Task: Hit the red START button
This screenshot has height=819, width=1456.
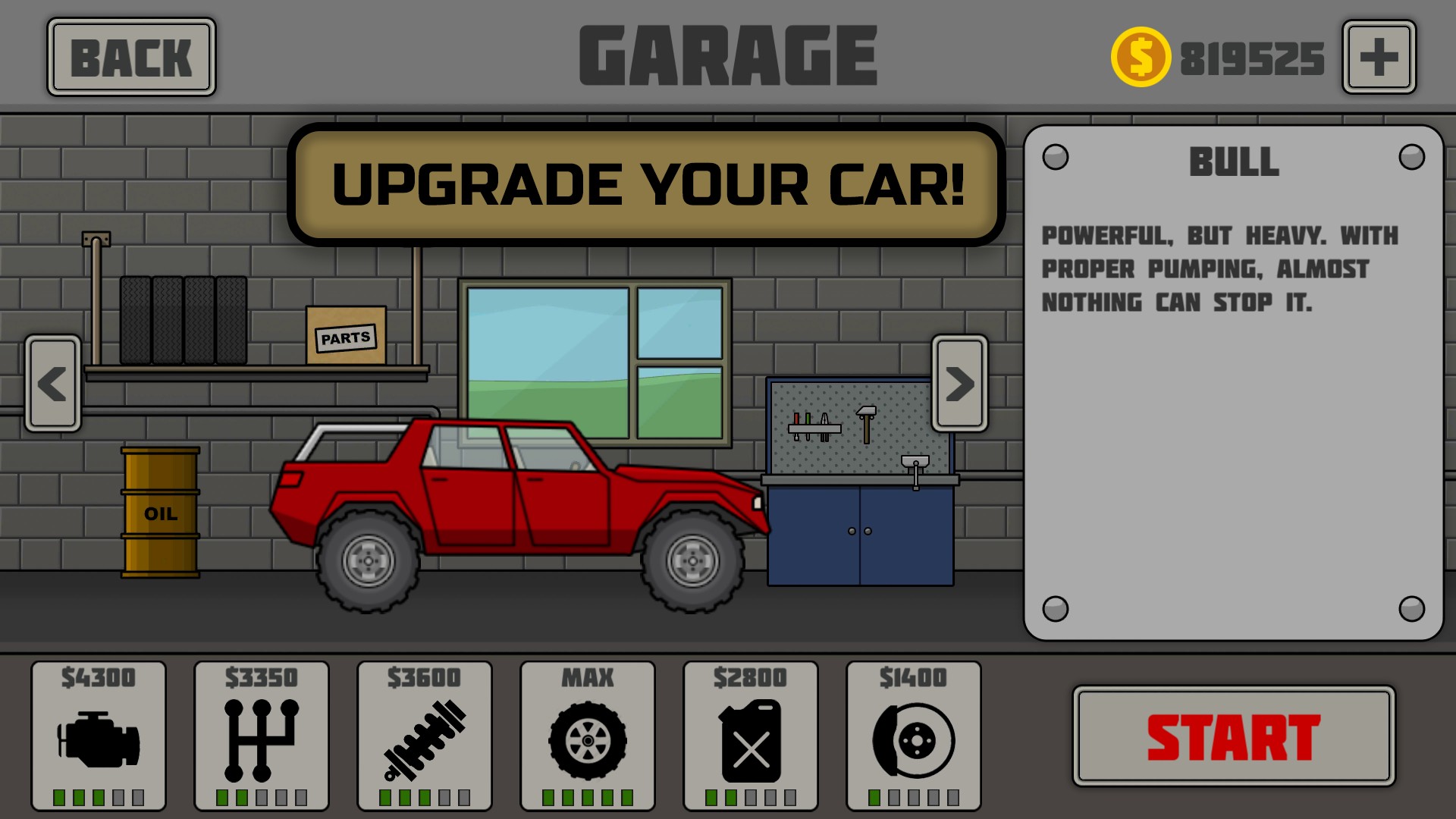Action: point(1233,736)
